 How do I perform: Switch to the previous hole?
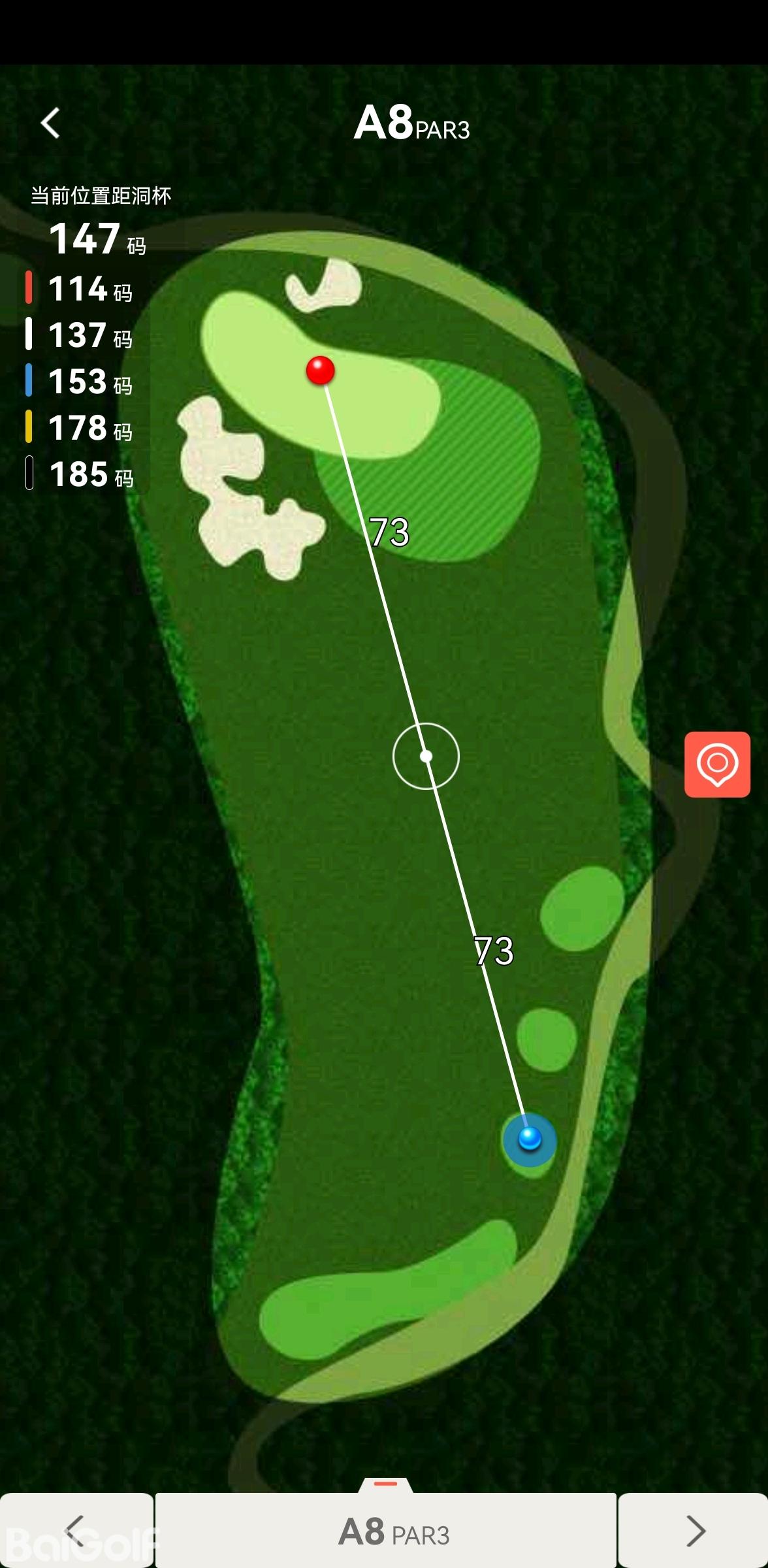point(76,1529)
